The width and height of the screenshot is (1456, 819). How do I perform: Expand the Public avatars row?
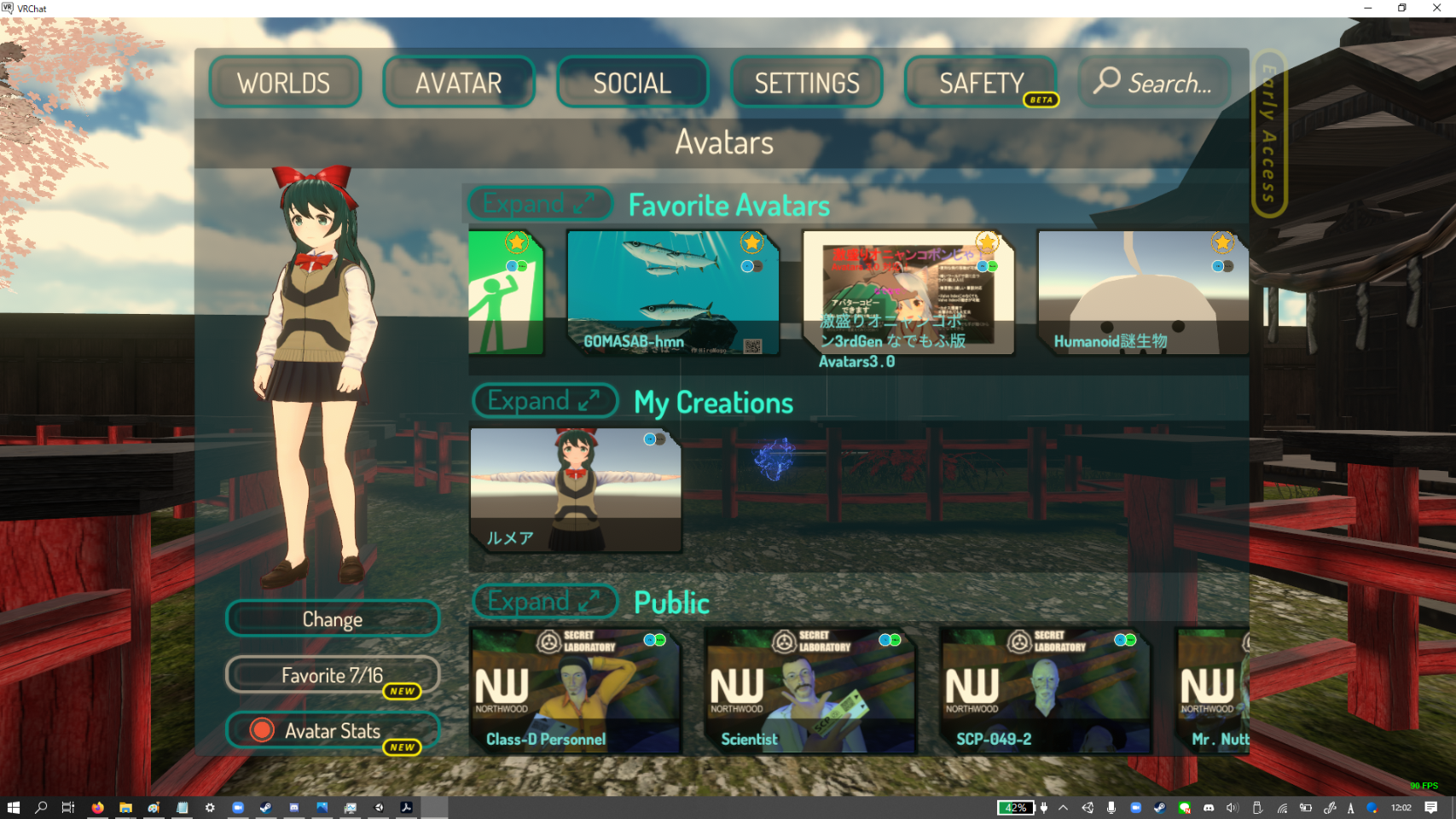(x=544, y=601)
